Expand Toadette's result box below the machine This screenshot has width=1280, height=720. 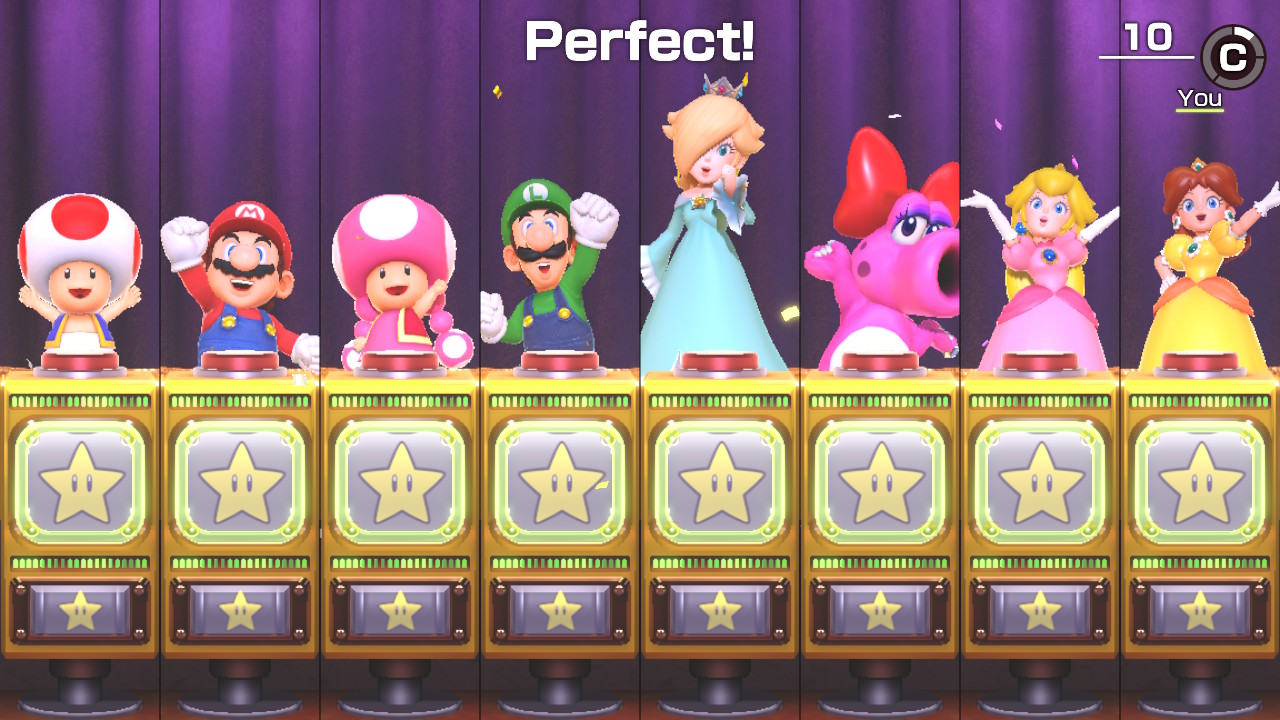[400, 605]
